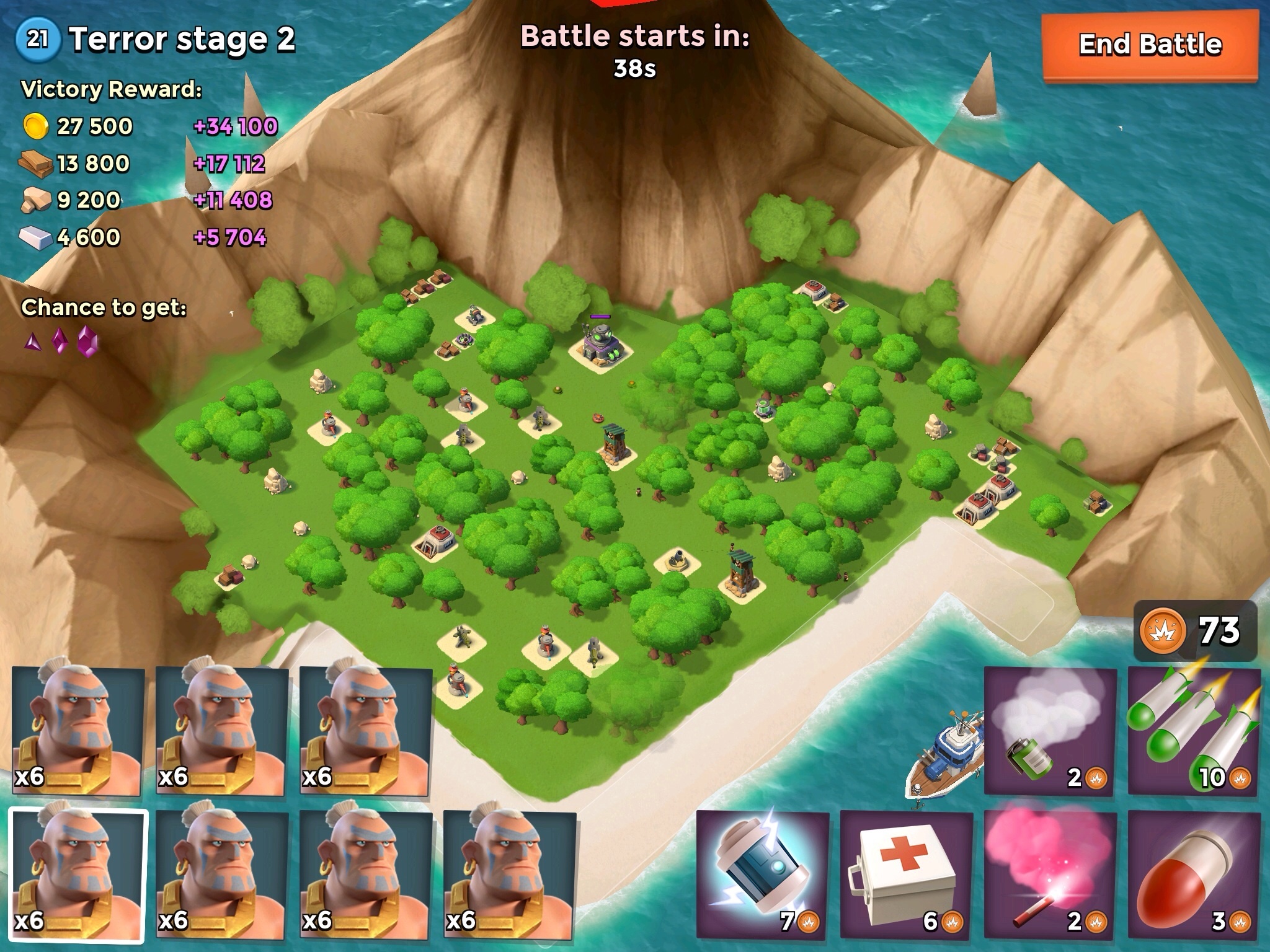Activate the Barrage missiles ability

[x=1194, y=731]
